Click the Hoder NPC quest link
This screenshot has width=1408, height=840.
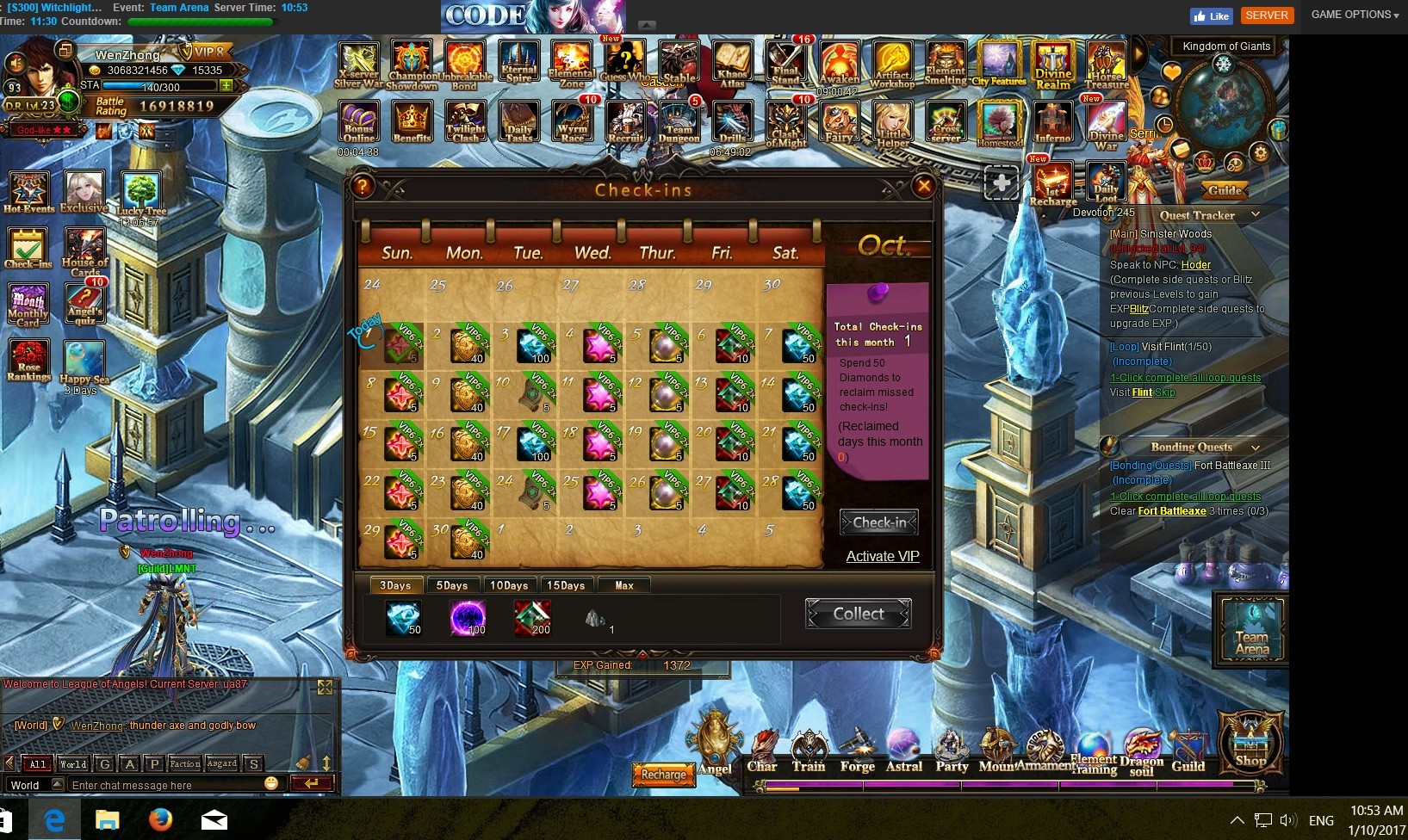click(x=1195, y=265)
